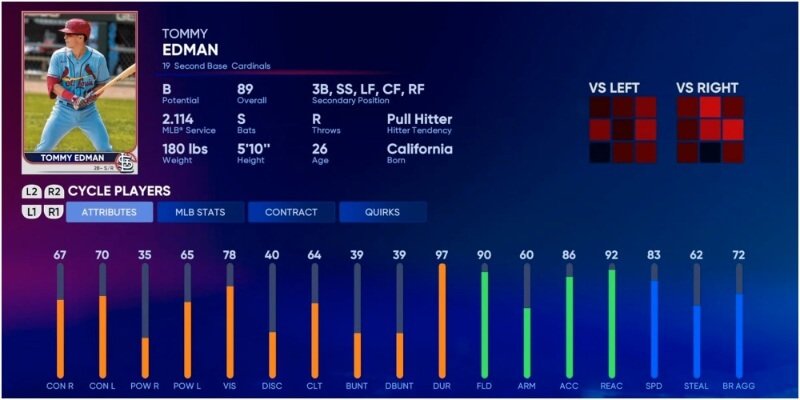Show the Contract tab
The image size is (800, 400).
[x=291, y=212]
